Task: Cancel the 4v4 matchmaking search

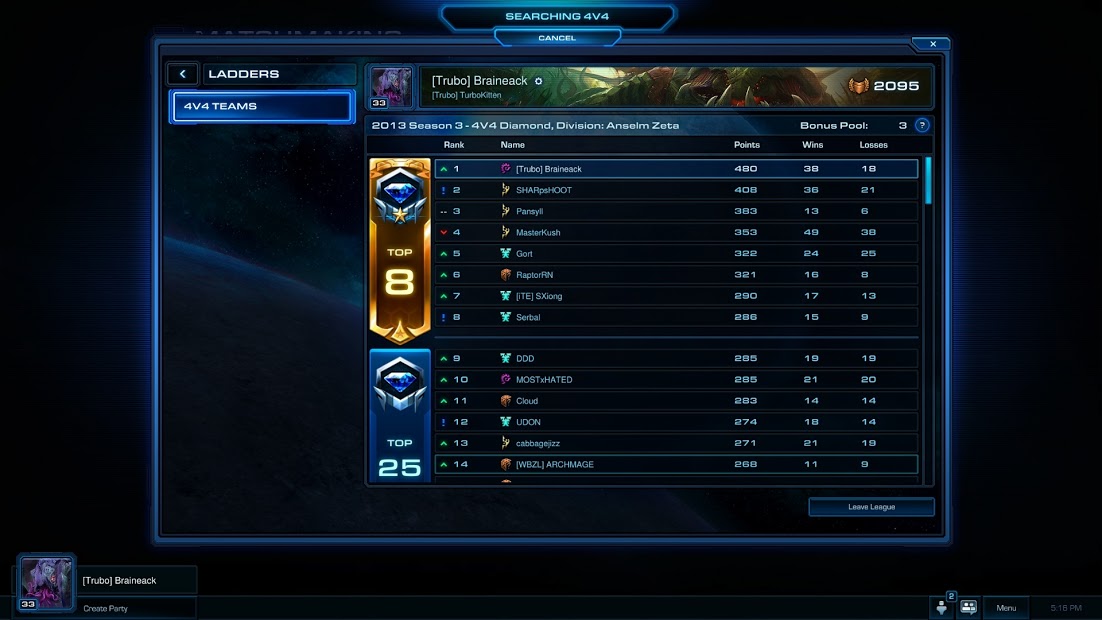Action: point(557,38)
